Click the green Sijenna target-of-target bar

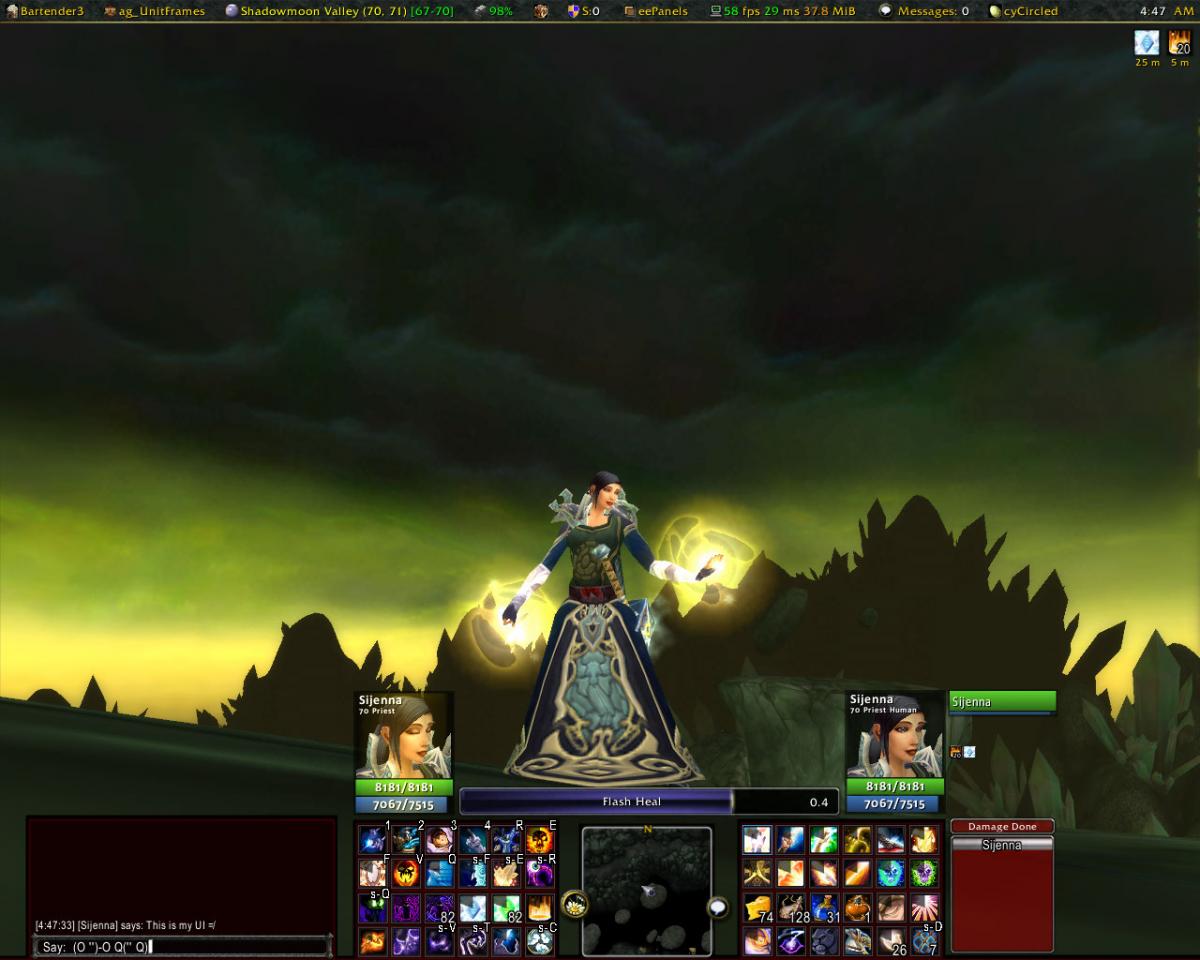[x=1002, y=702]
